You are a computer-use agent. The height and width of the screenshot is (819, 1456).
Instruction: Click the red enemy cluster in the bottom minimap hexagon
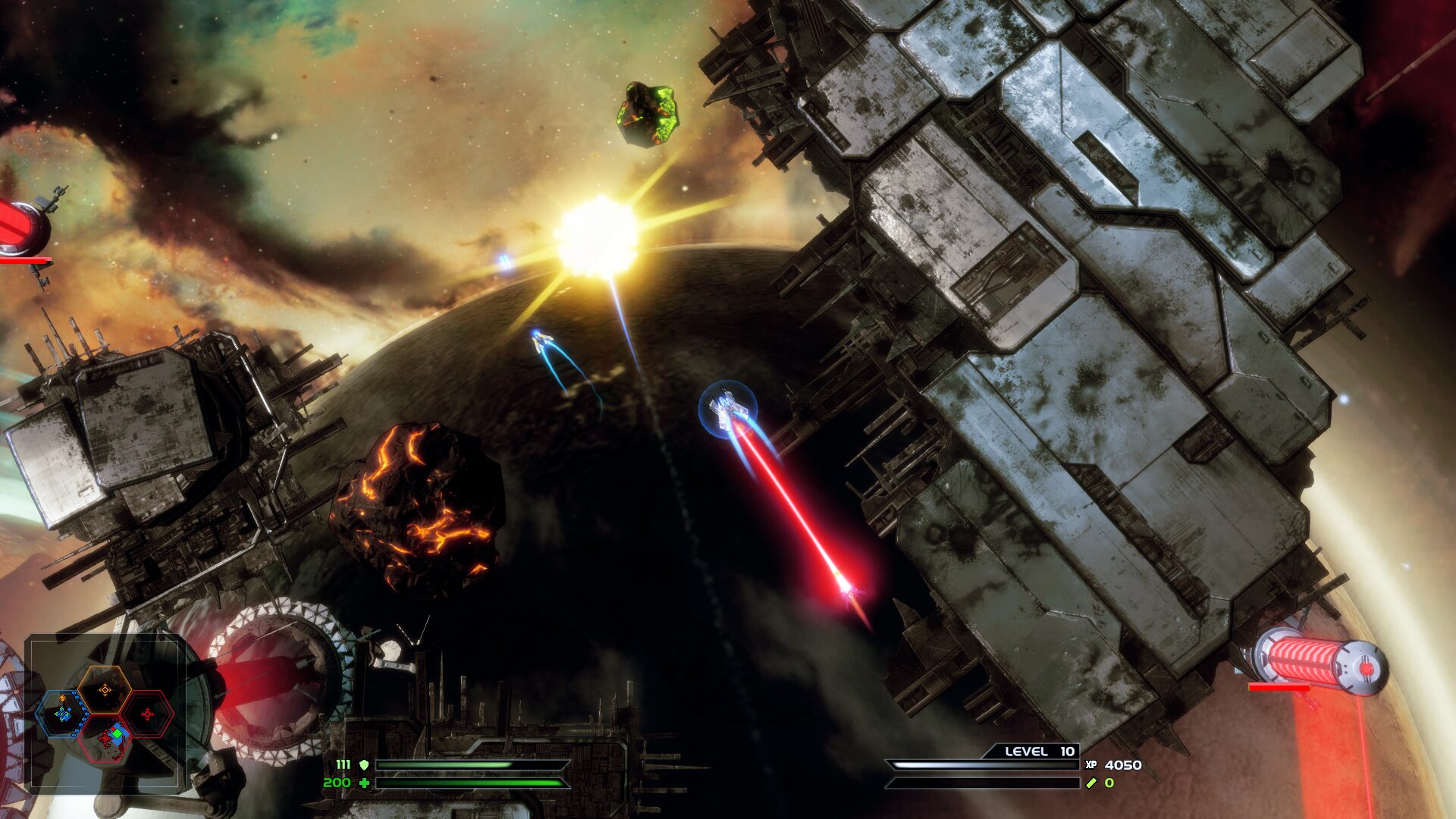106,739
